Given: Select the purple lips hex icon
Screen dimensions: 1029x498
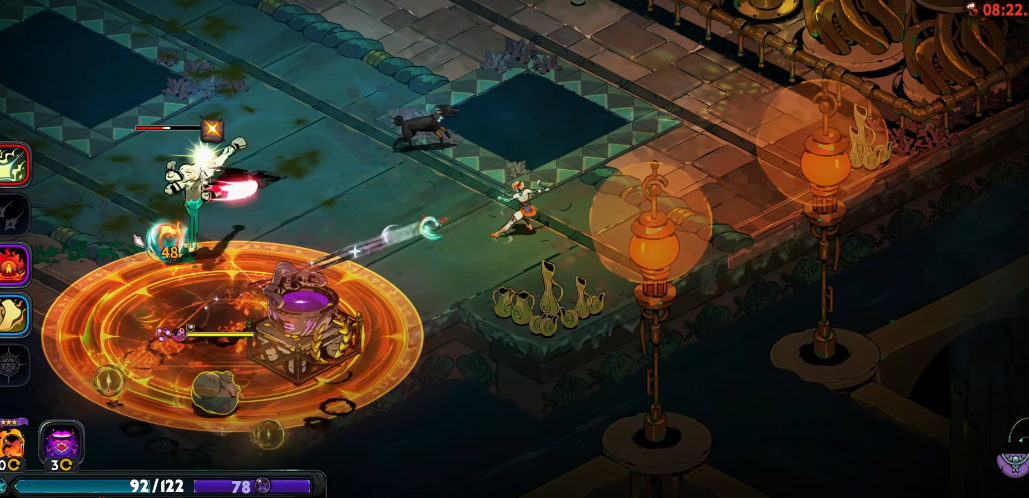Looking at the screenshot, I should pyautogui.click(x=61, y=441).
